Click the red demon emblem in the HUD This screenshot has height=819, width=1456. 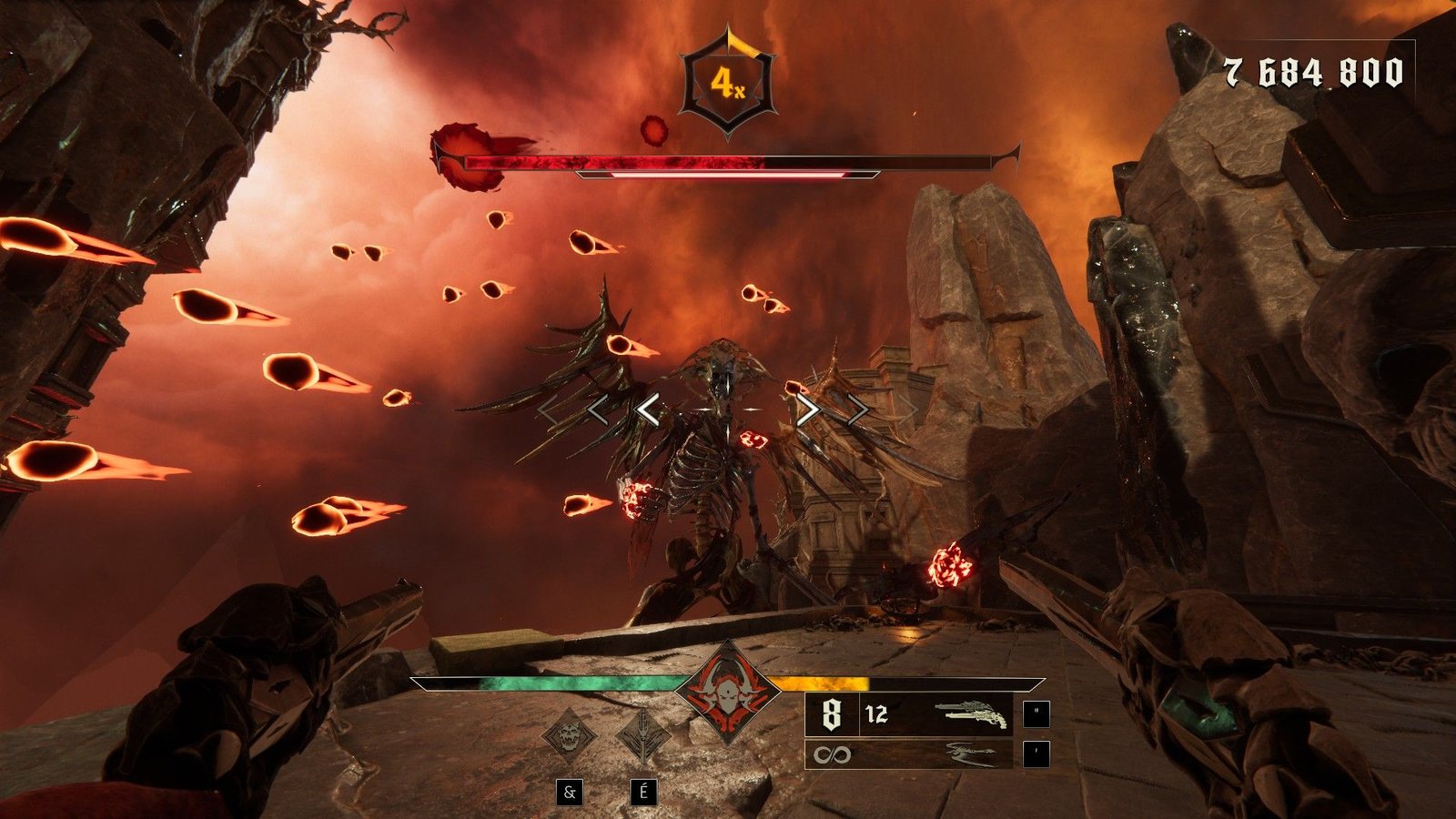[727, 693]
